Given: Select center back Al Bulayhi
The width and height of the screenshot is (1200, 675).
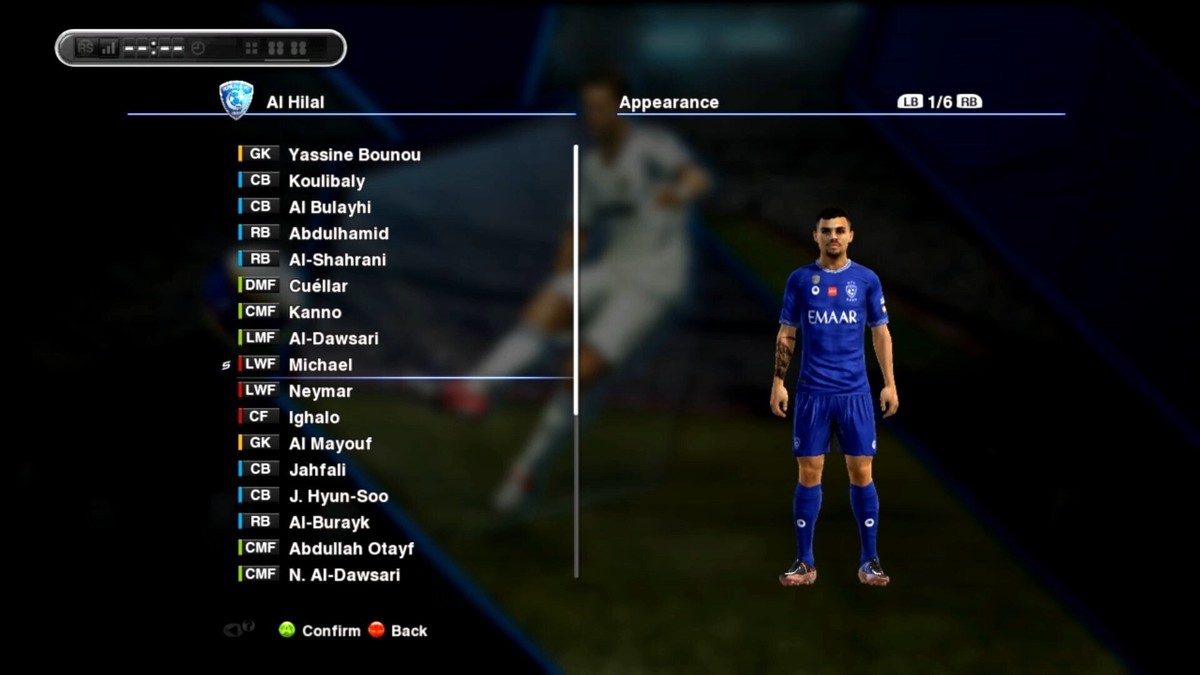Looking at the screenshot, I should click(x=329, y=207).
